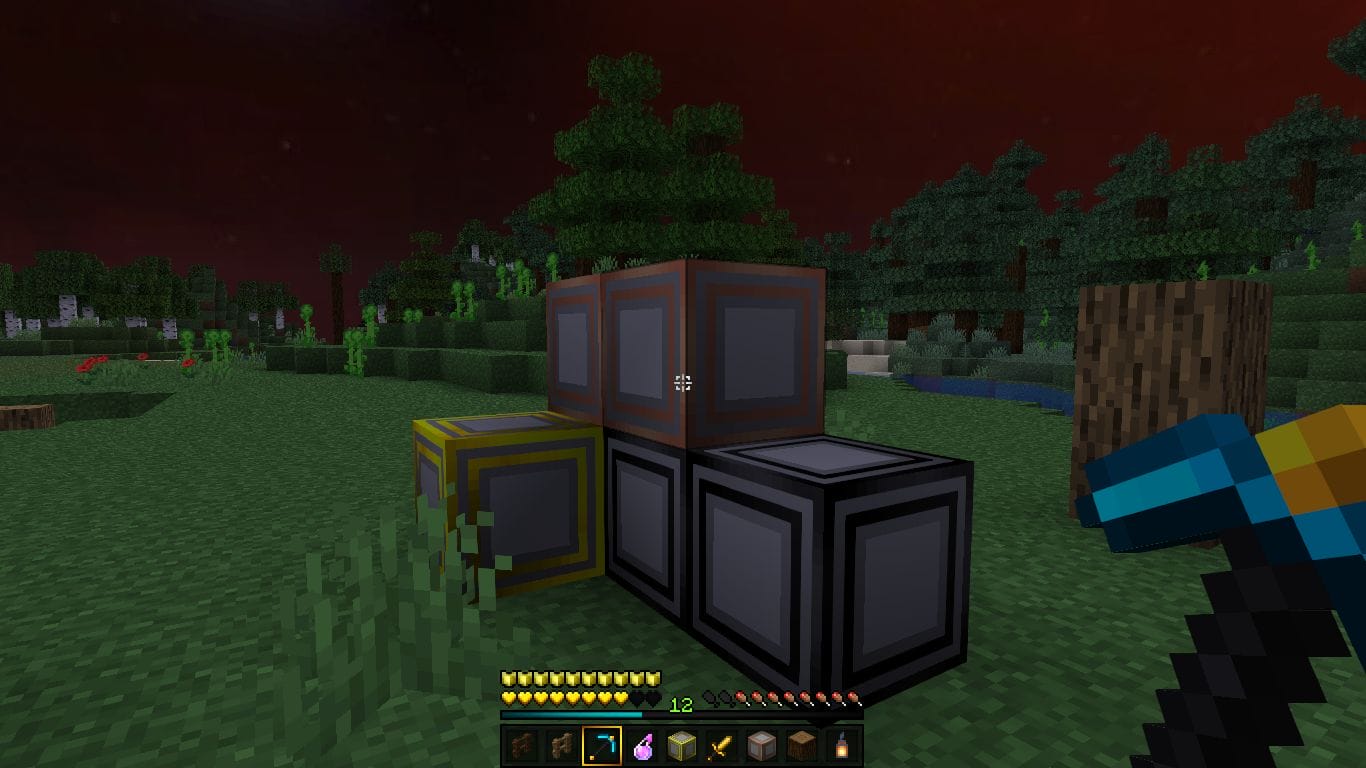
Task: Select the dark wooden fence slot
Action: tap(521, 746)
